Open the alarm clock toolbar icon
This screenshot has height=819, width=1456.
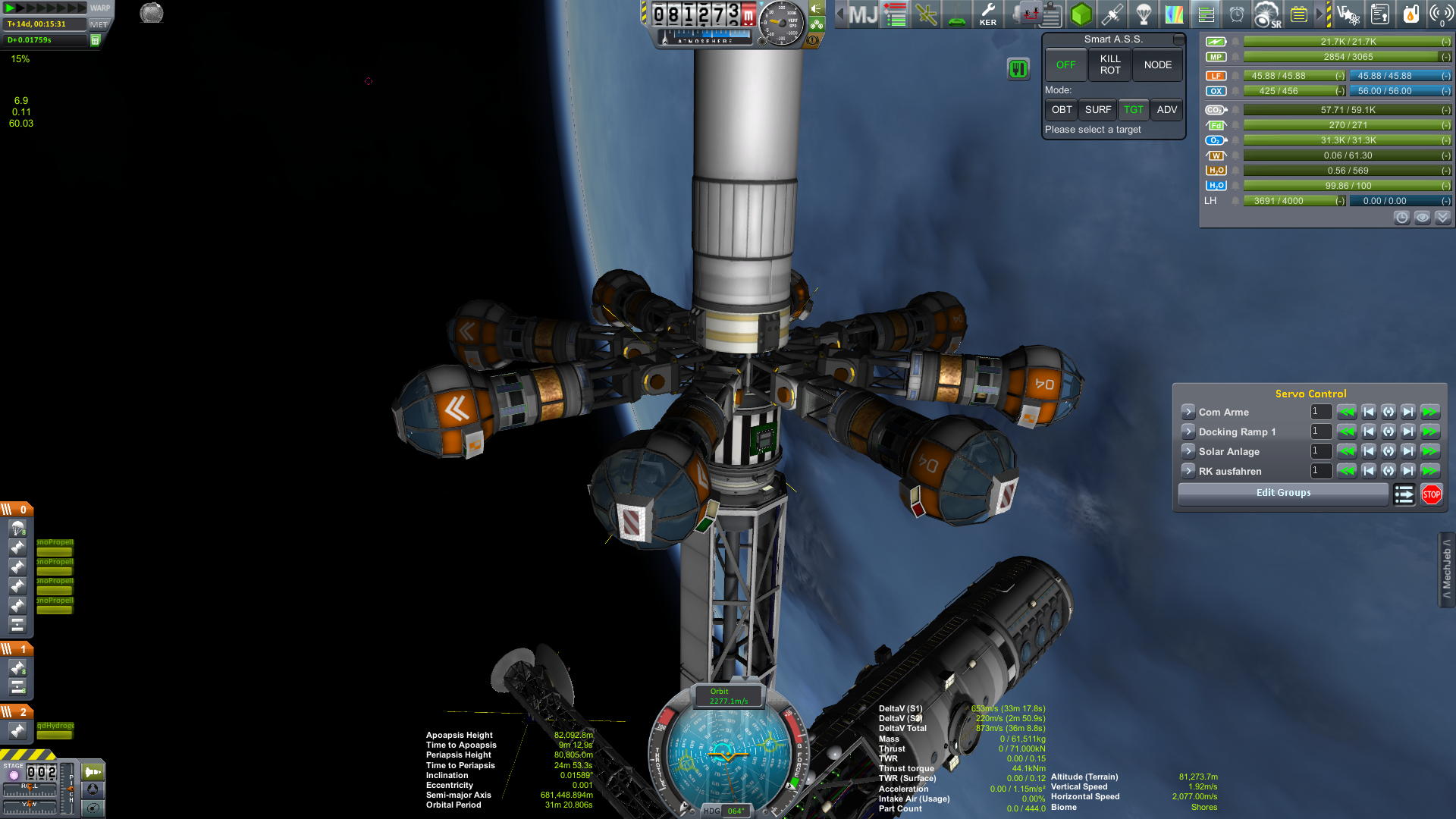point(1236,14)
